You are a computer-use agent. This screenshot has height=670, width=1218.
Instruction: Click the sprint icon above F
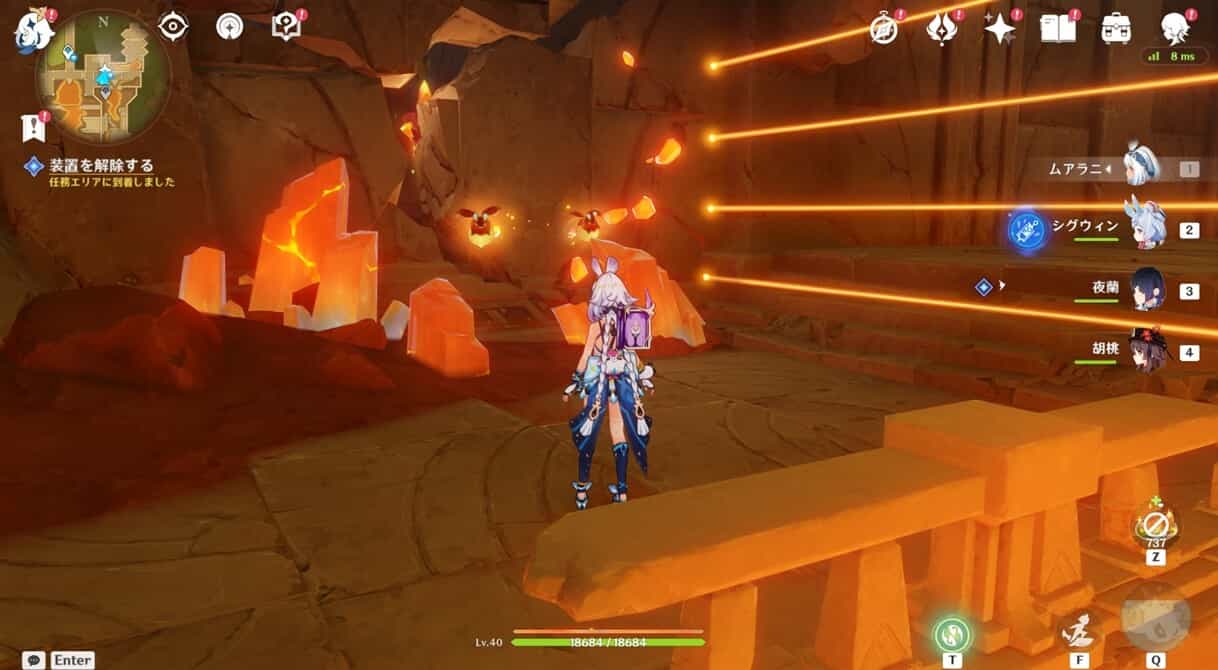click(1077, 632)
